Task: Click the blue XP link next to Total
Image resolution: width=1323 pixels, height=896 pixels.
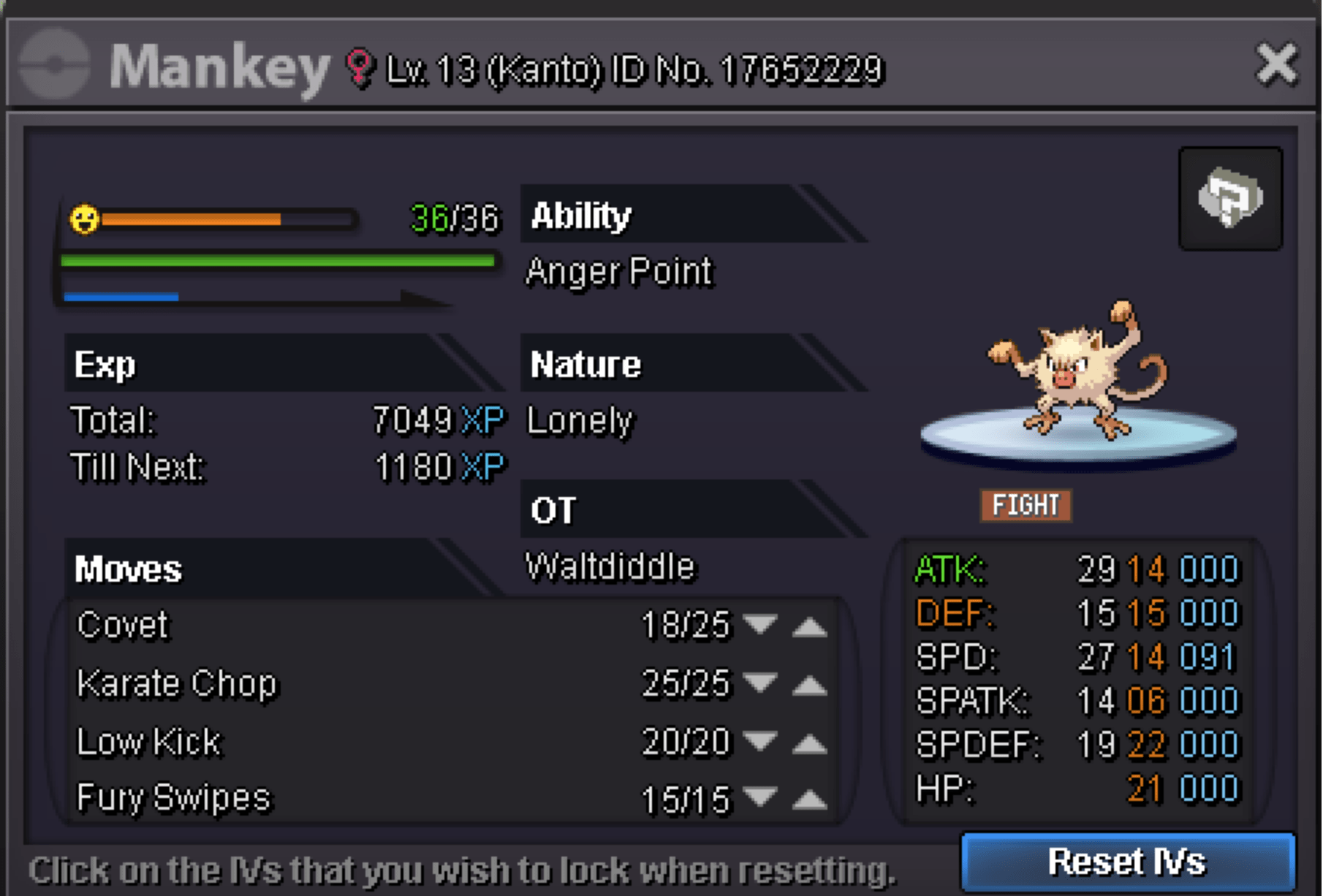Action: click(x=483, y=420)
